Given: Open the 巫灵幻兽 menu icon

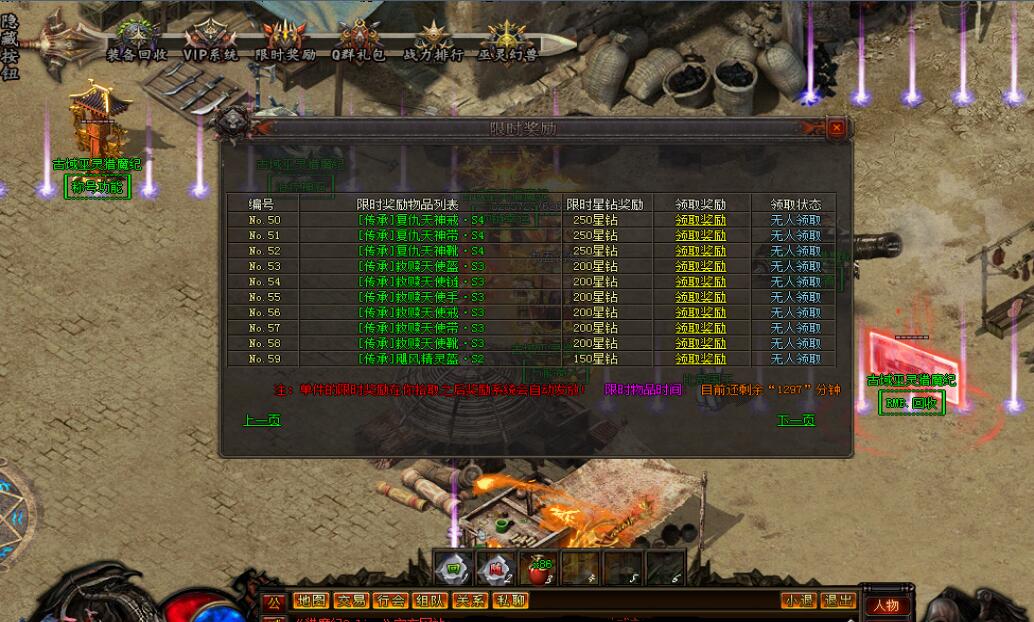Looking at the screenshot, I should pyautogui.click(x=507, y=43).
